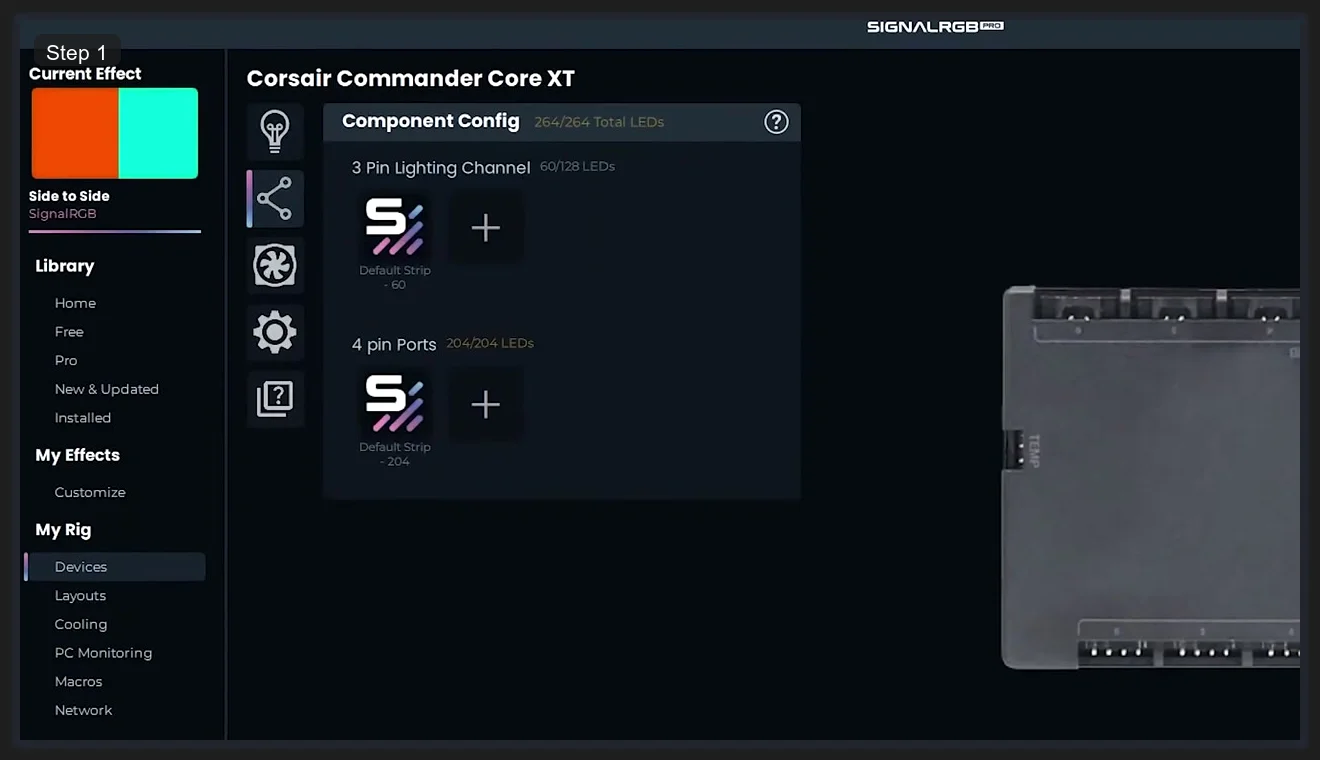Open device settings with the gear icon
This screenshot has width=1320, height=760.
[x=275, y=332]
